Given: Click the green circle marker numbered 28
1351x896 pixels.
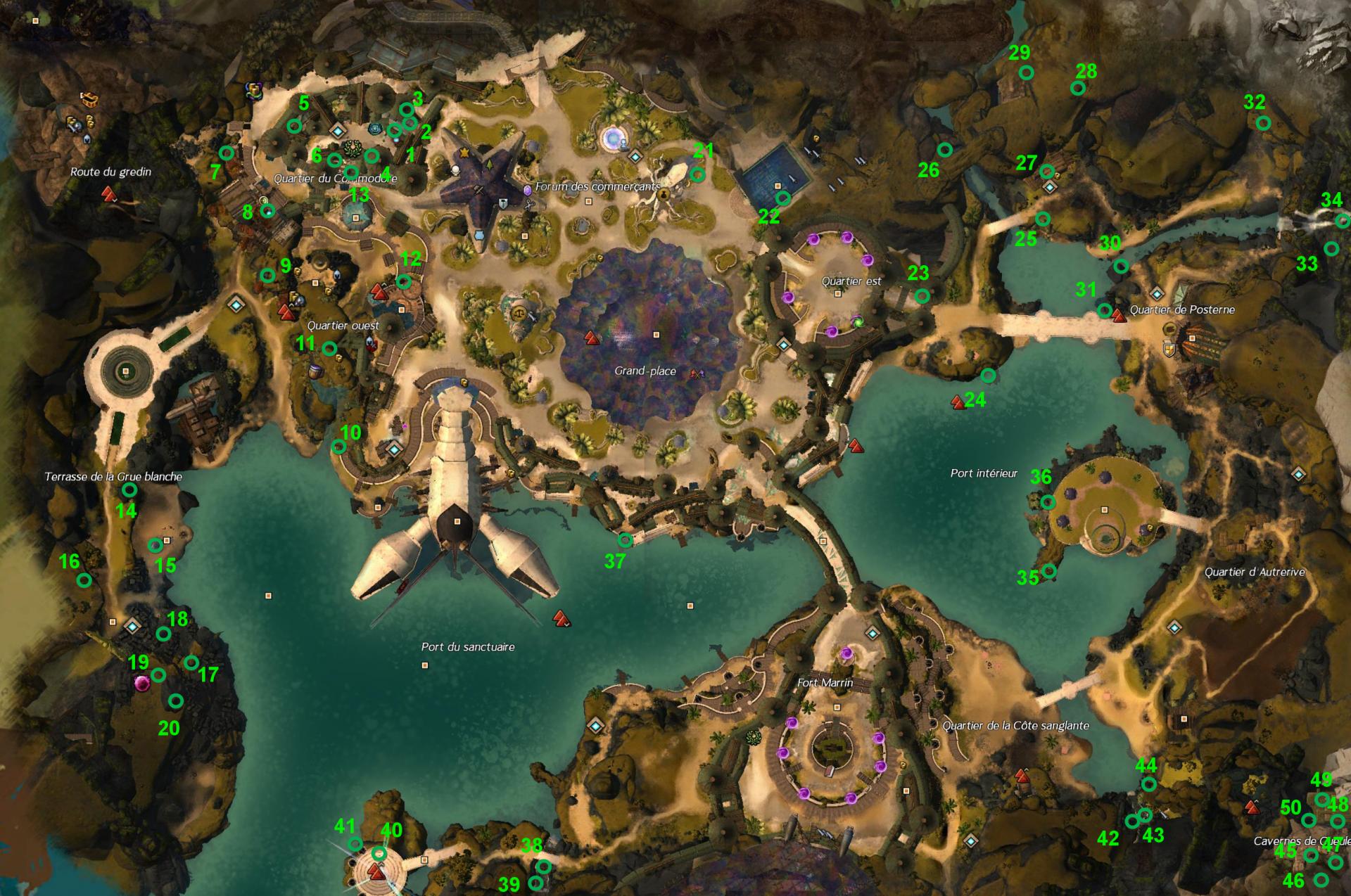Looking at the screenshot, I should 1077,88.
